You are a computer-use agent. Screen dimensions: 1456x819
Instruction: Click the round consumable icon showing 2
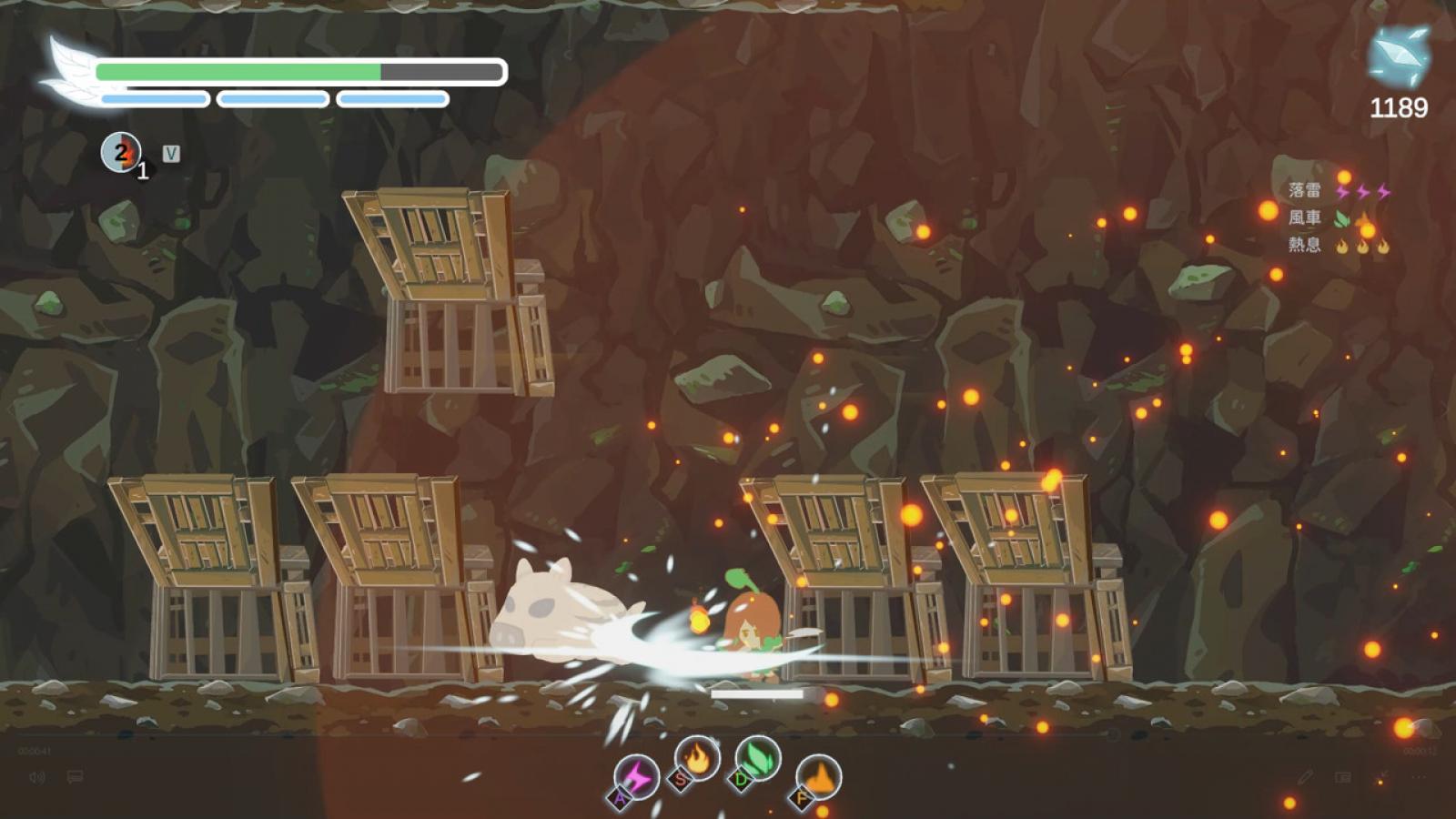click(x=121, y=152)
